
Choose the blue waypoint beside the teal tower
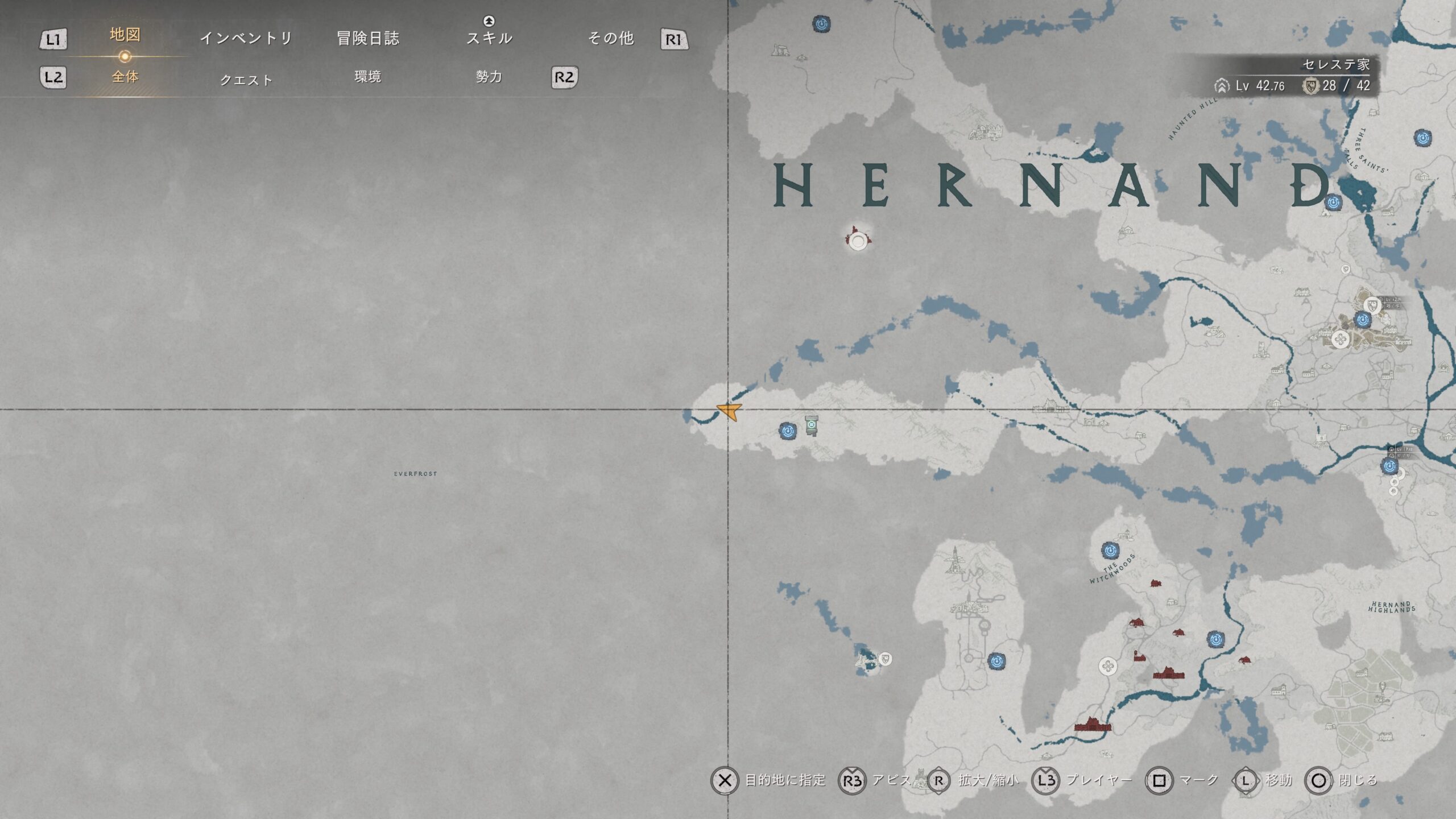788,431
